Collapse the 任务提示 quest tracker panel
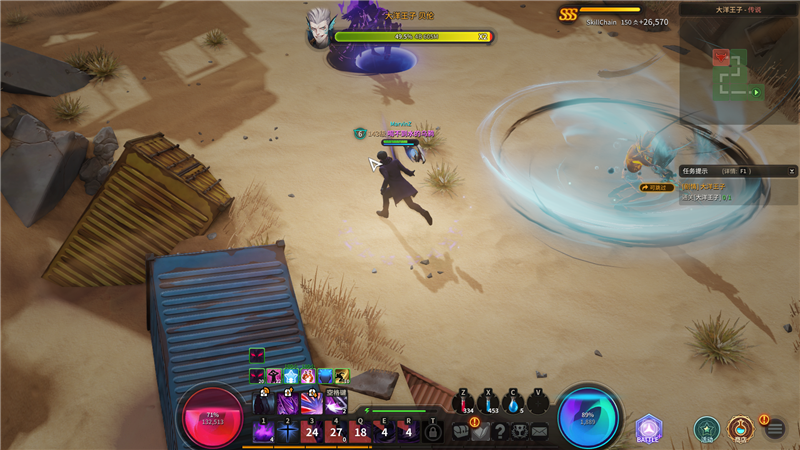 (x=791, y=171)
